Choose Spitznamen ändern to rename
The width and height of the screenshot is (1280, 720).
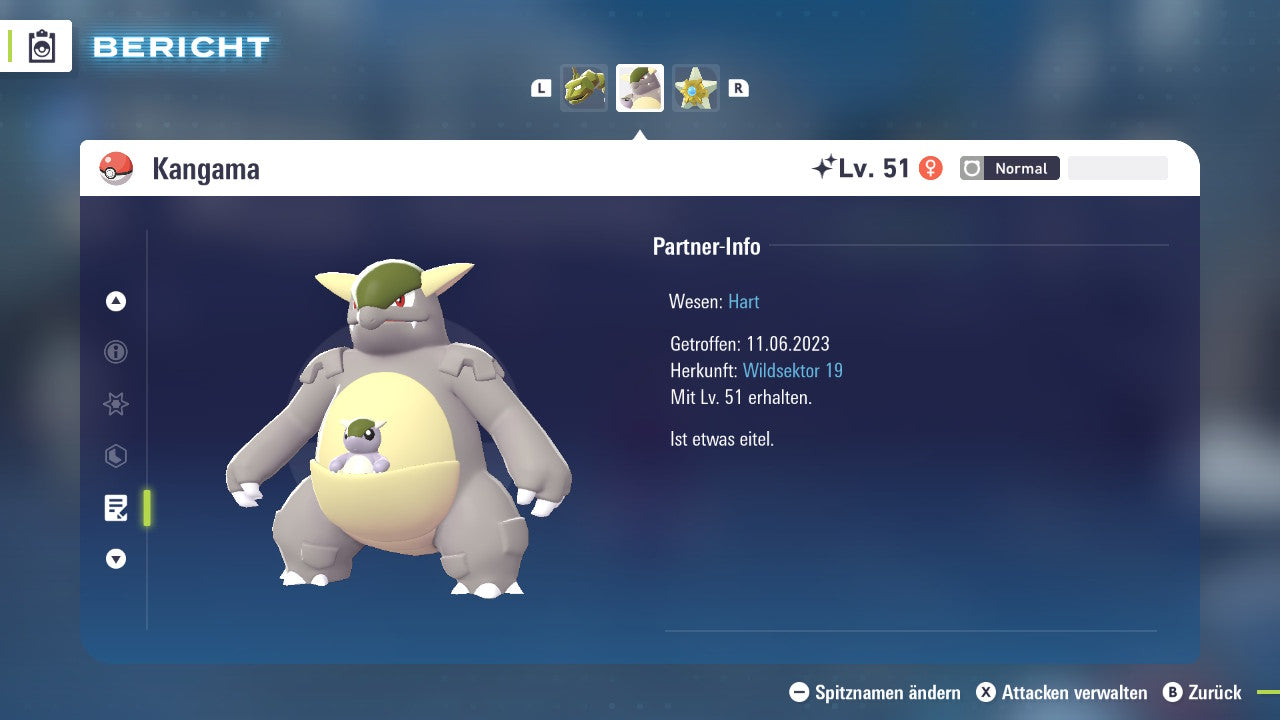875,692
